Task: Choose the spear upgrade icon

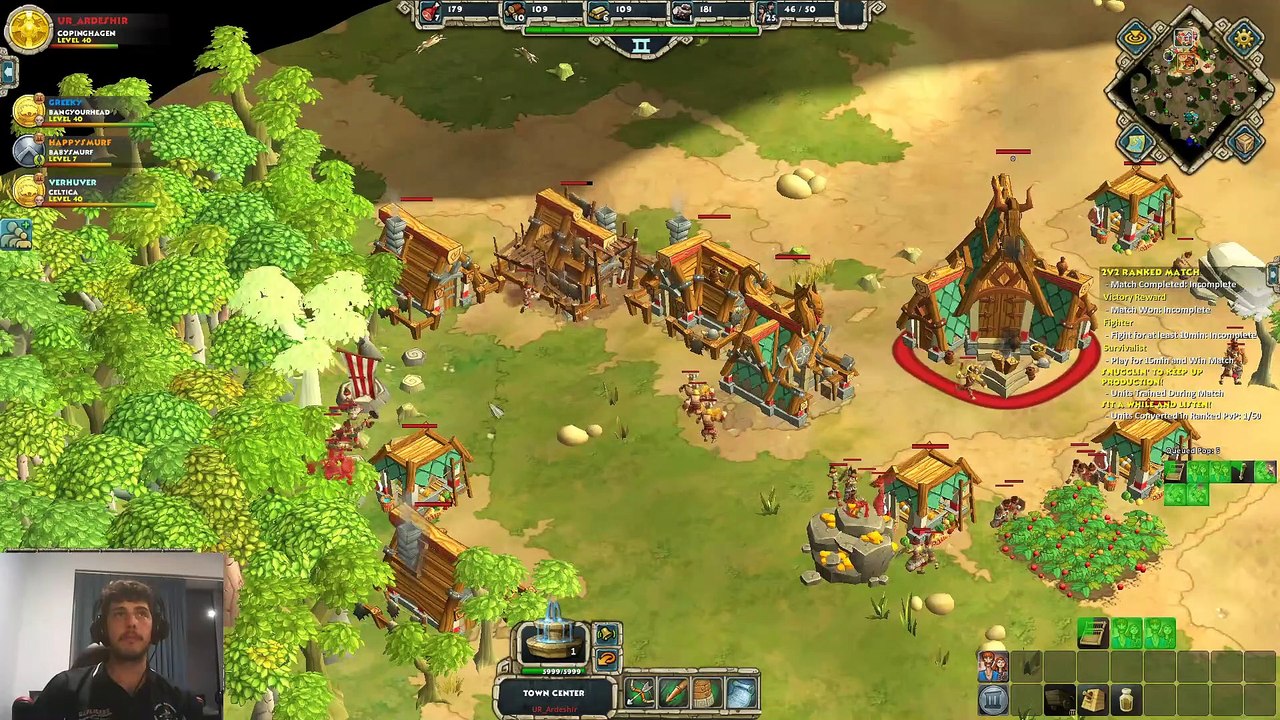Action: coord(674,692)
